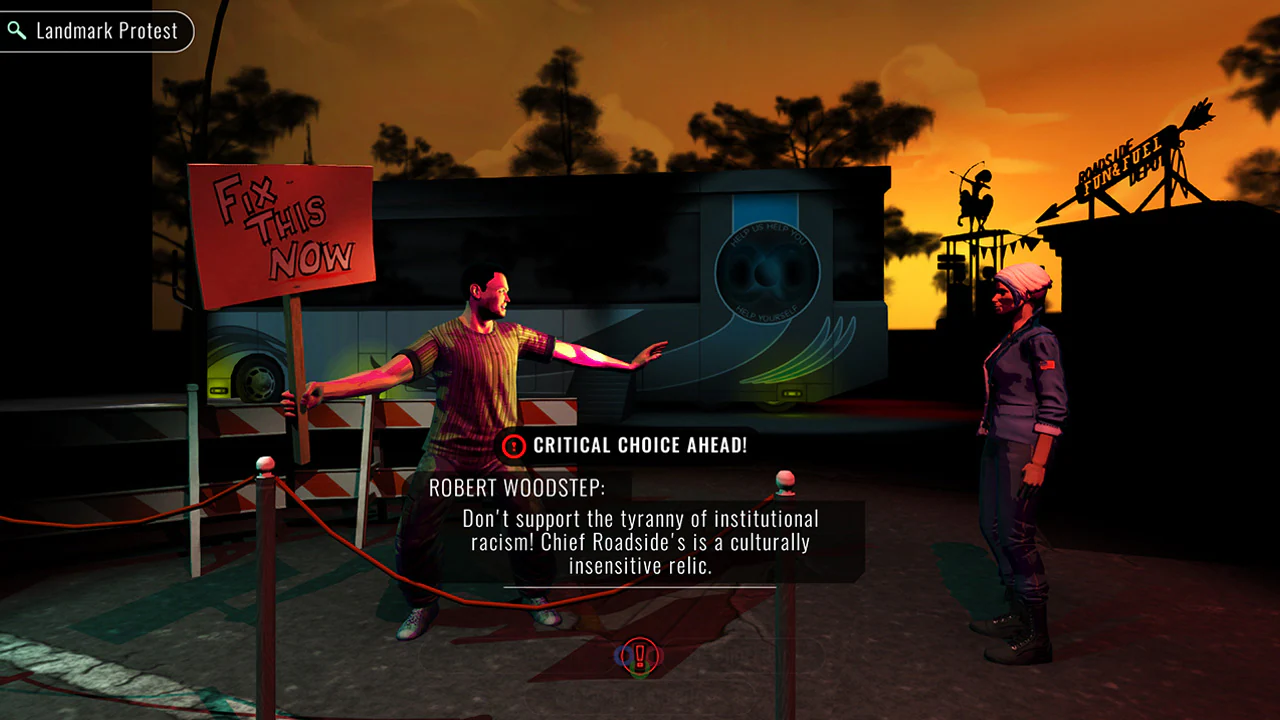Click the woman in the pink beanie
1280x720 pixels.
pos(1013,400)
